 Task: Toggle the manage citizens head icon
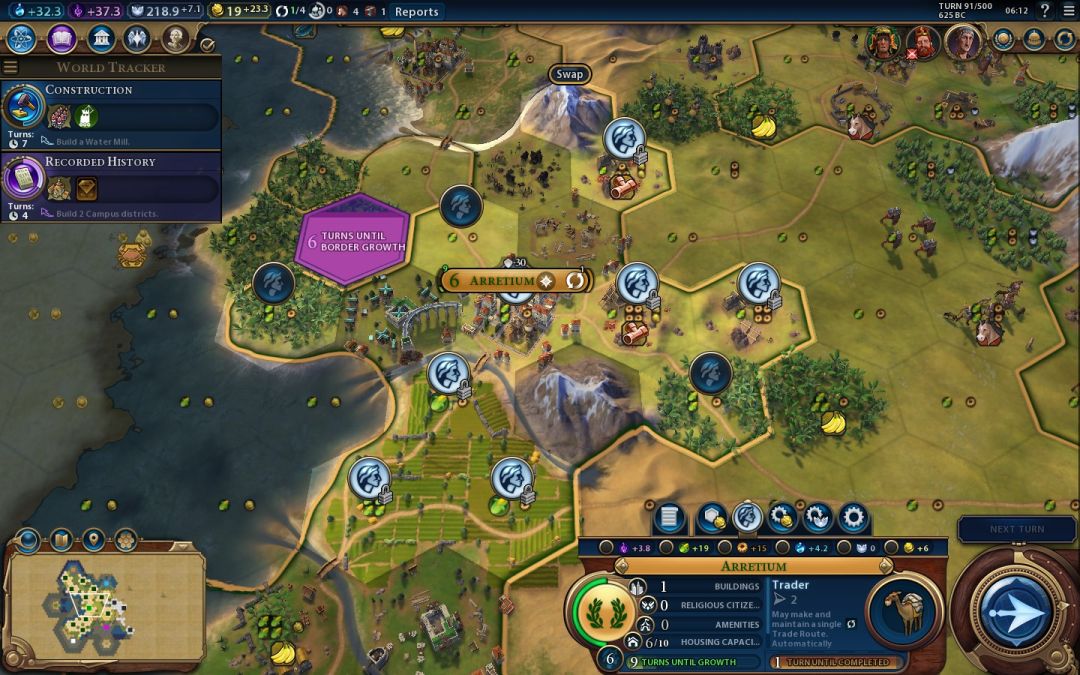747,518
